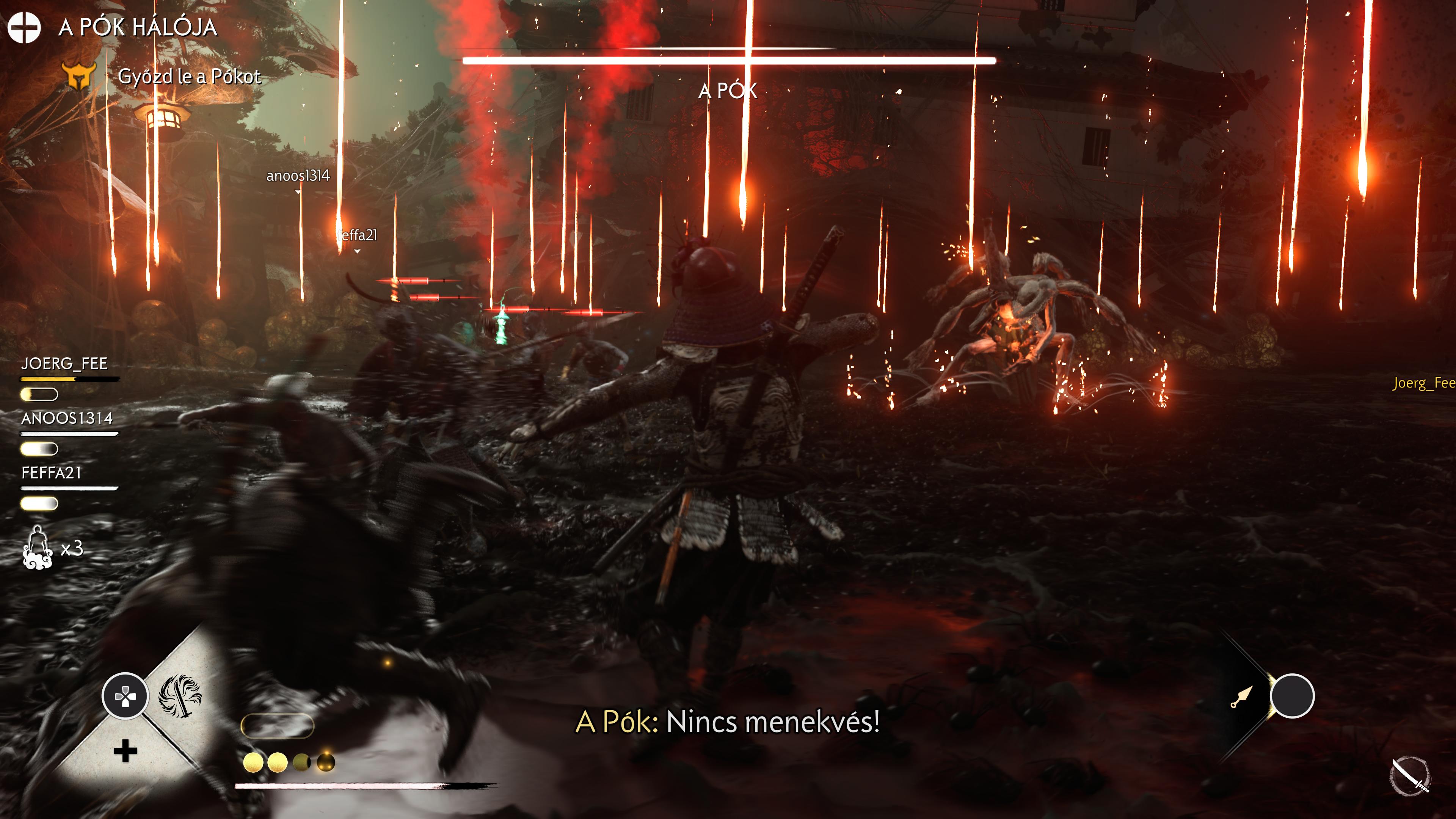Click the A PÓK HÁLÓJA mission title
The width and height of the screenshot is (1456, 819).
(x=137, y=27)
